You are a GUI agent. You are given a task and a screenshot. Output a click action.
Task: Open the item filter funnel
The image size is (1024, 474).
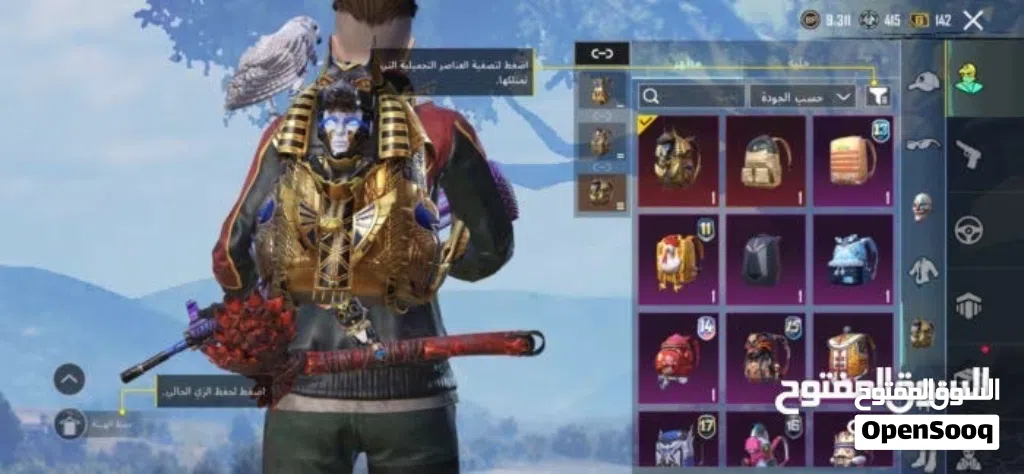[x=878, y=96]
